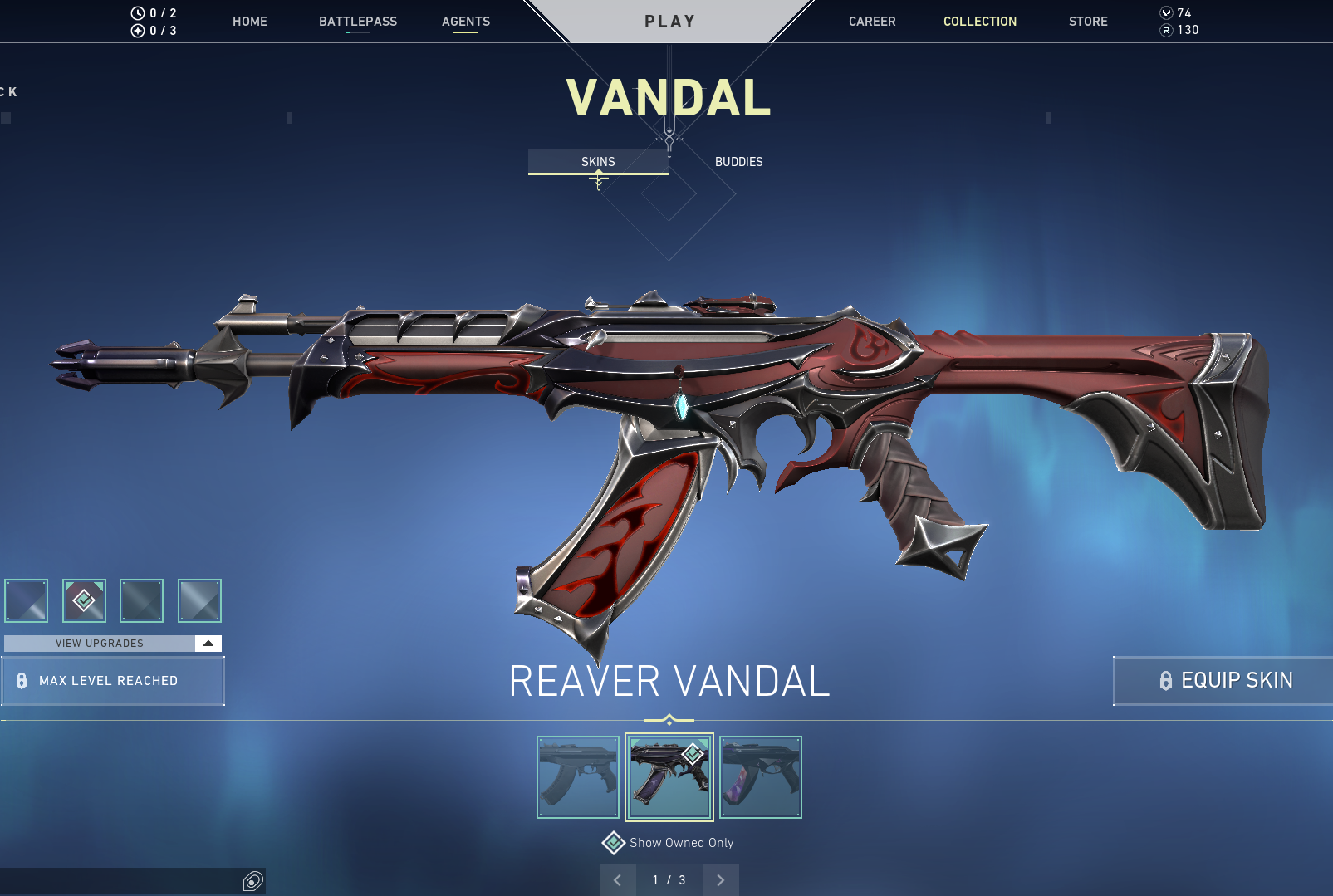Screen dimensions: 1333x896
Task: Toggle Show Owned Only filter
Action: [x=669, y=842]
